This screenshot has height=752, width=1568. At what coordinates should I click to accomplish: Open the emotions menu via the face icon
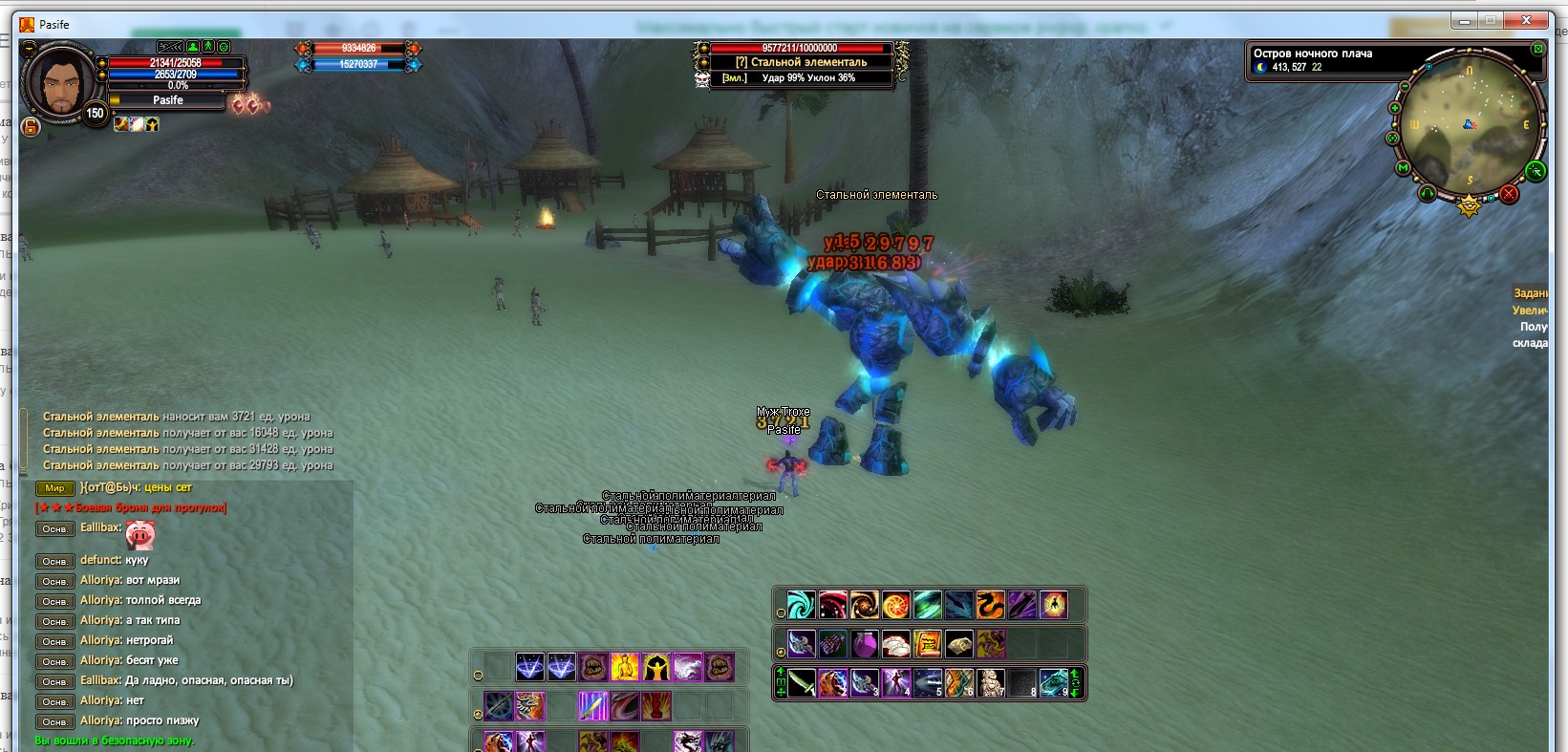[224, 46]
